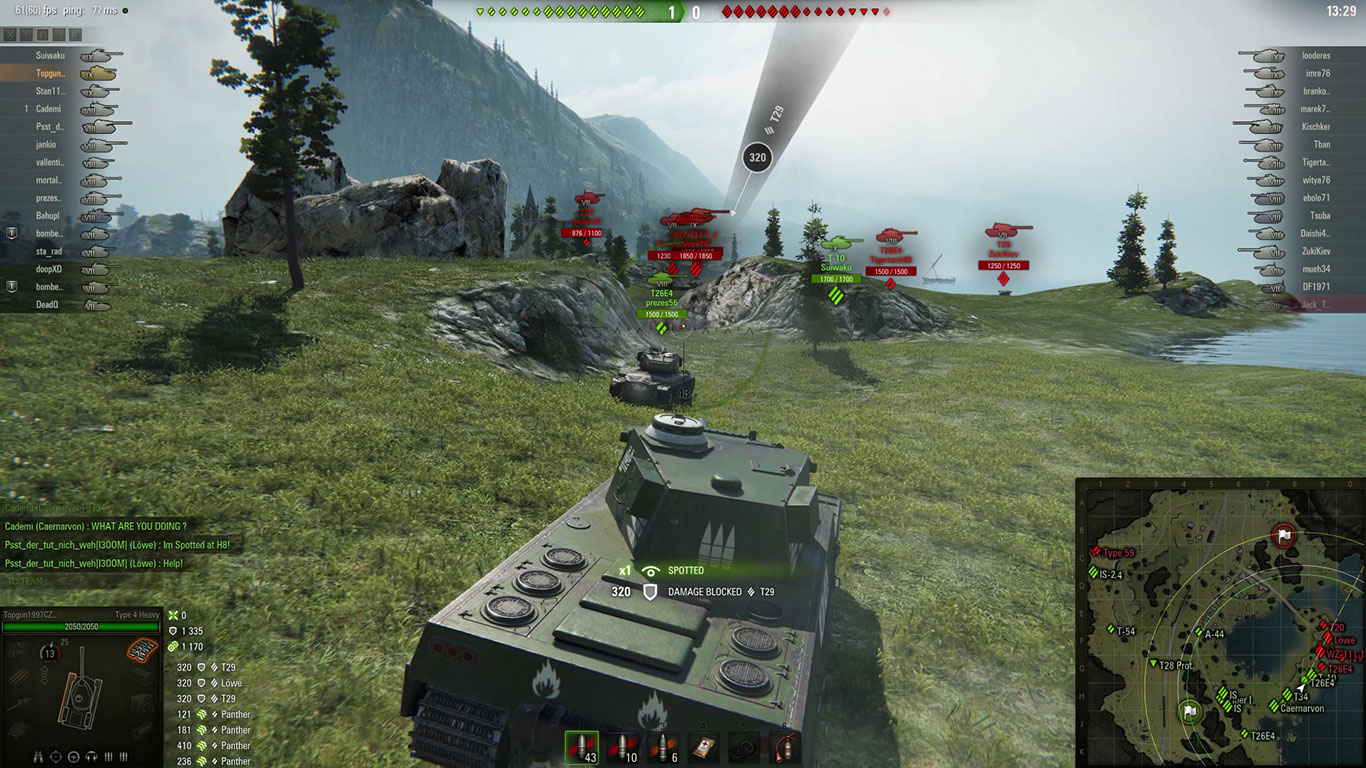The width and height of the screenshot is (1366, 768).
Task: Click the orange ammo rack module icon
Action: coord(140,650)
